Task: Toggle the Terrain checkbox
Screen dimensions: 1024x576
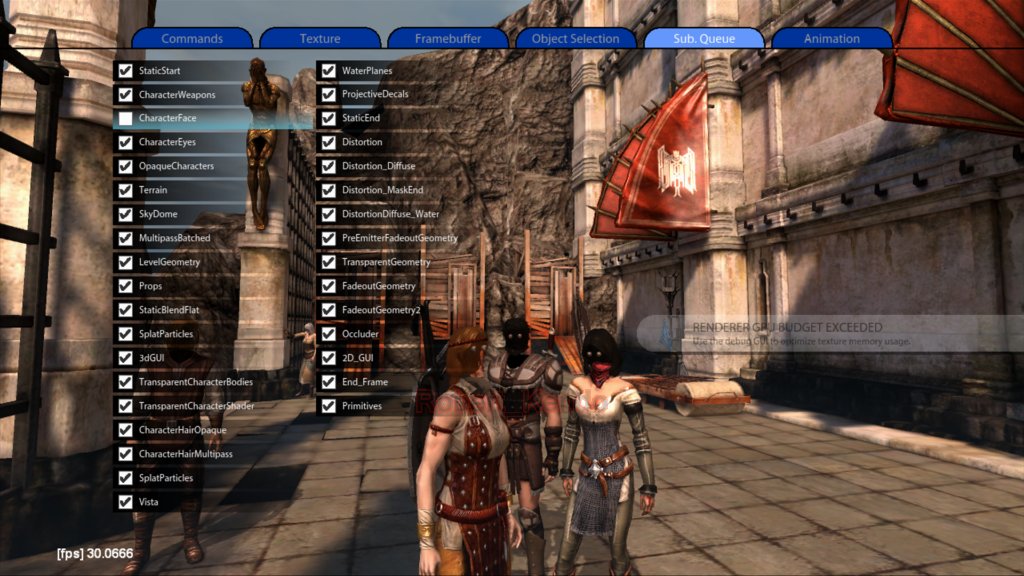Action: click(x=125, y=190)
